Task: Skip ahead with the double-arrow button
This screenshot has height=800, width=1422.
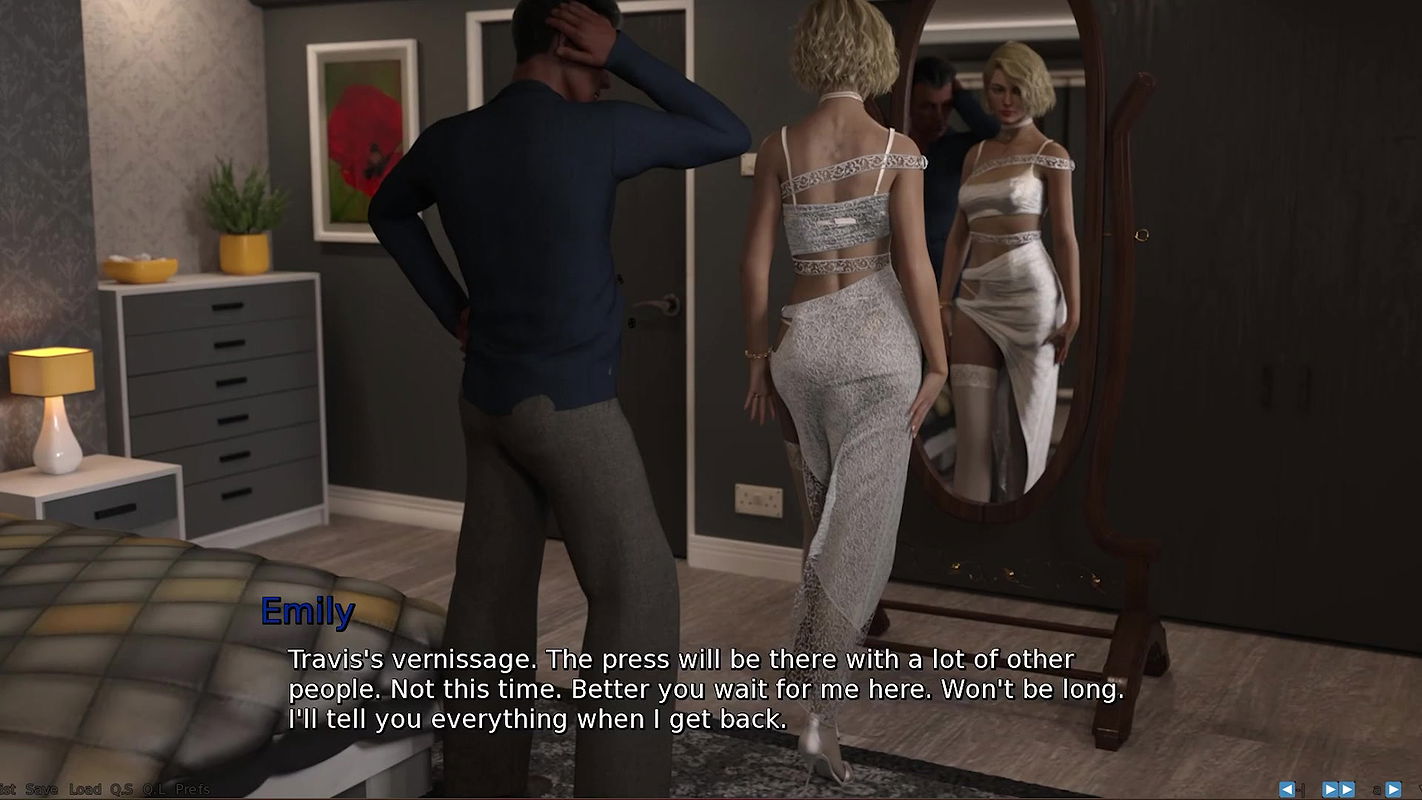Action: click(x=1338, y=789)
